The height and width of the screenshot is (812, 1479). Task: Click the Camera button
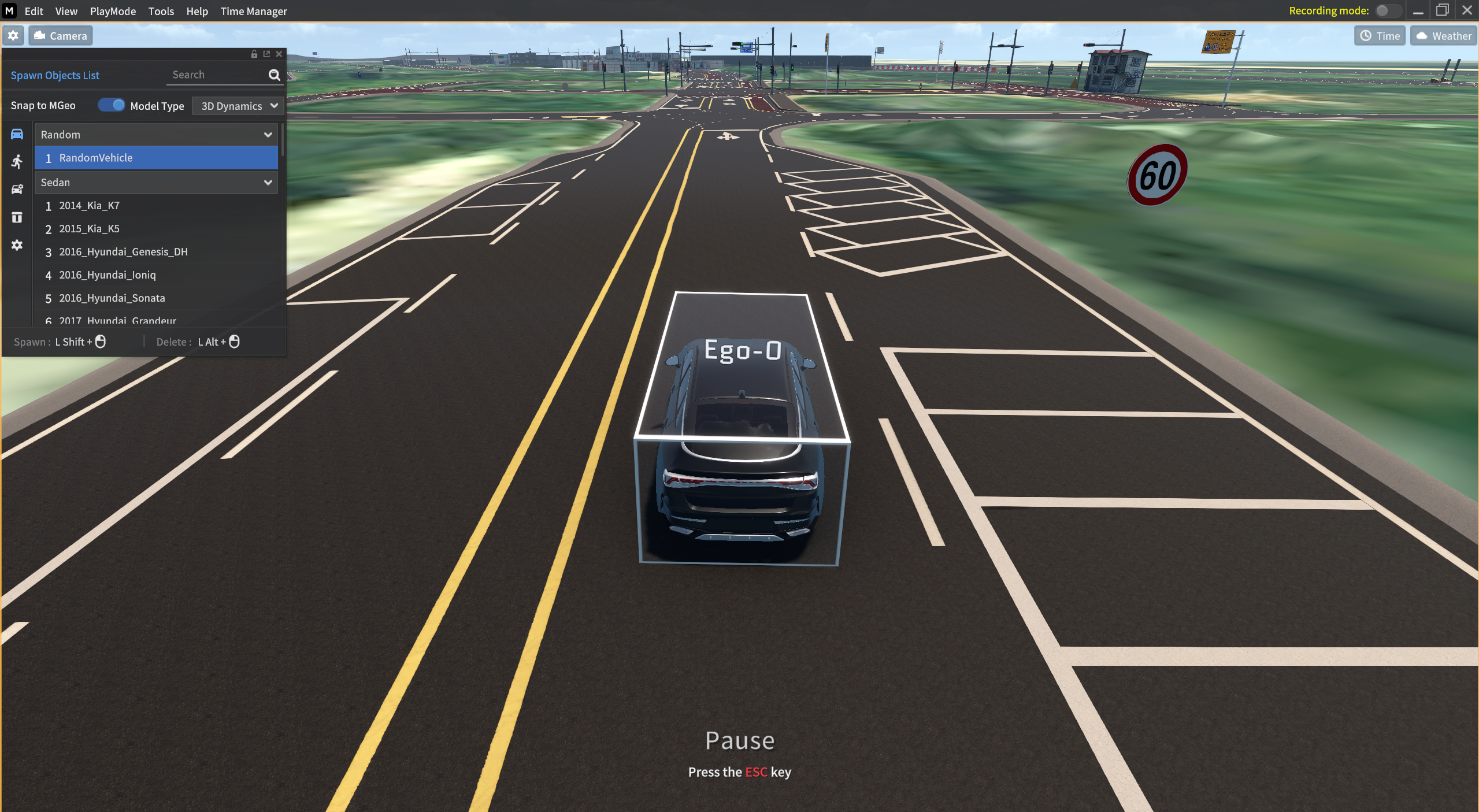[60, 36]
